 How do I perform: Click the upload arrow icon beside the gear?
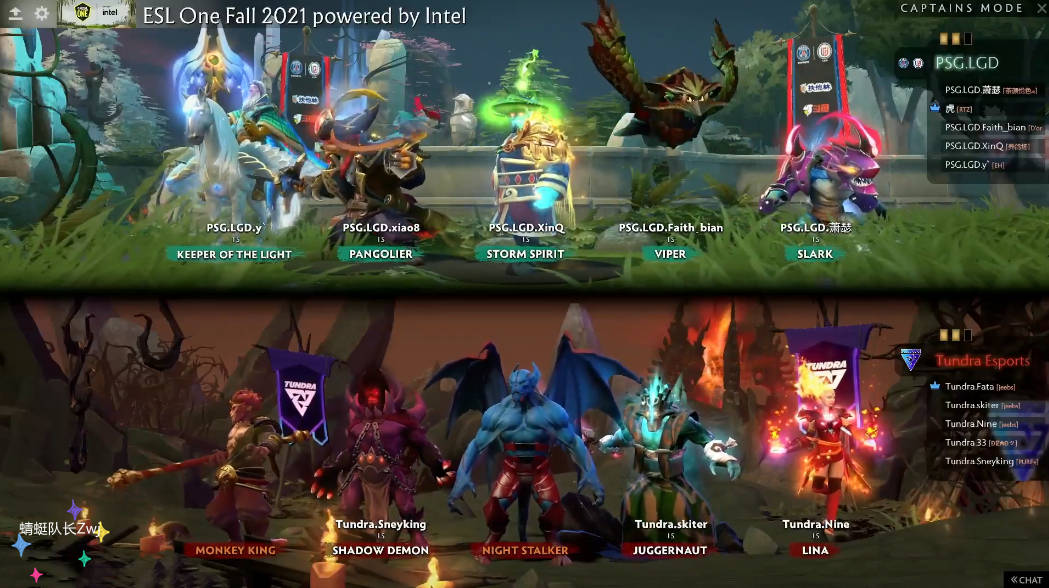click(15, 14)
